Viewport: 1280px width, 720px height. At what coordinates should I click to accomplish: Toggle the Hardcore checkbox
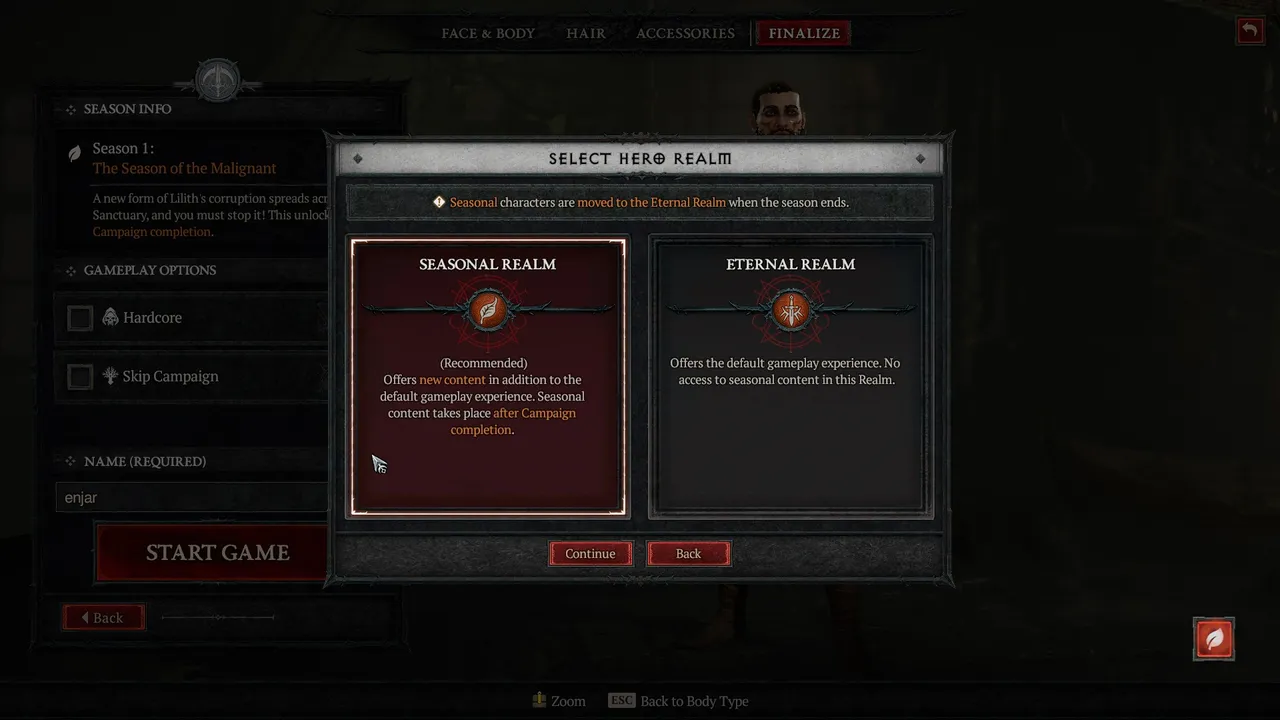(x=80, y=318)
